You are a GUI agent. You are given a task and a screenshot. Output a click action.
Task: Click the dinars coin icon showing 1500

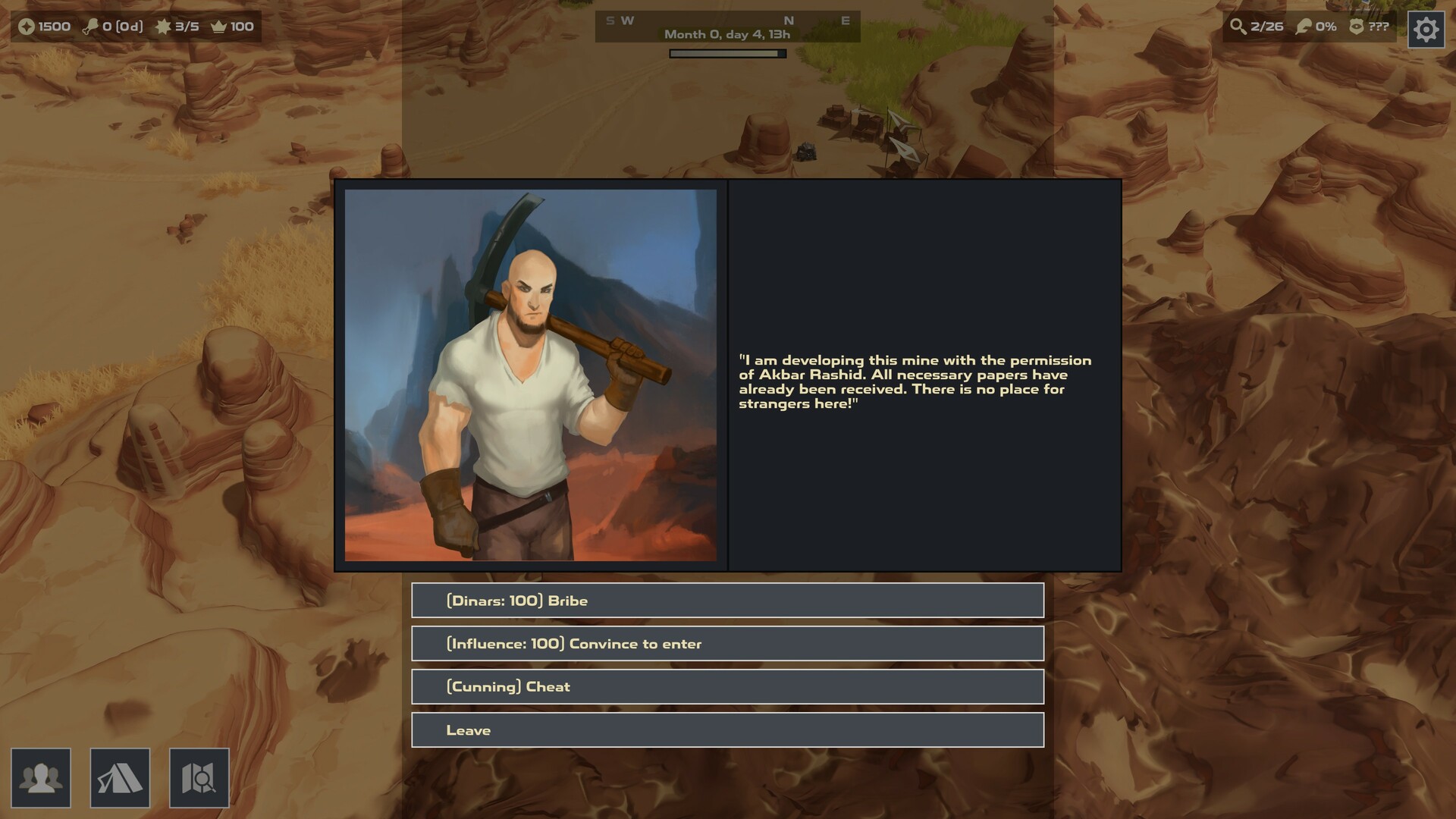click(x=27, y=27)
